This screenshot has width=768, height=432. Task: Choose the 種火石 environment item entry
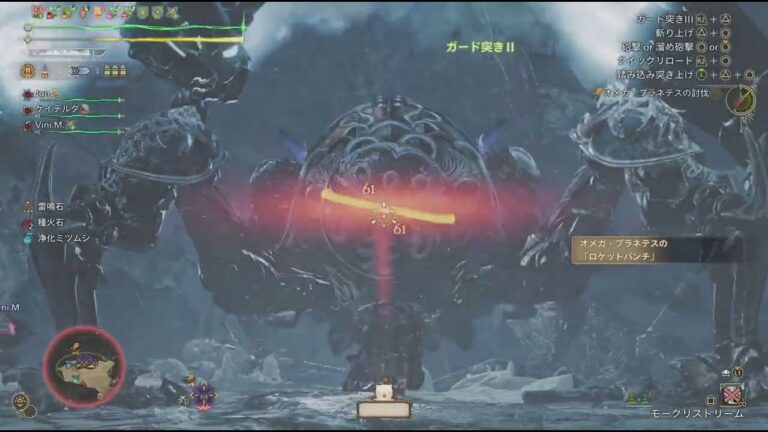pos(52,222)
